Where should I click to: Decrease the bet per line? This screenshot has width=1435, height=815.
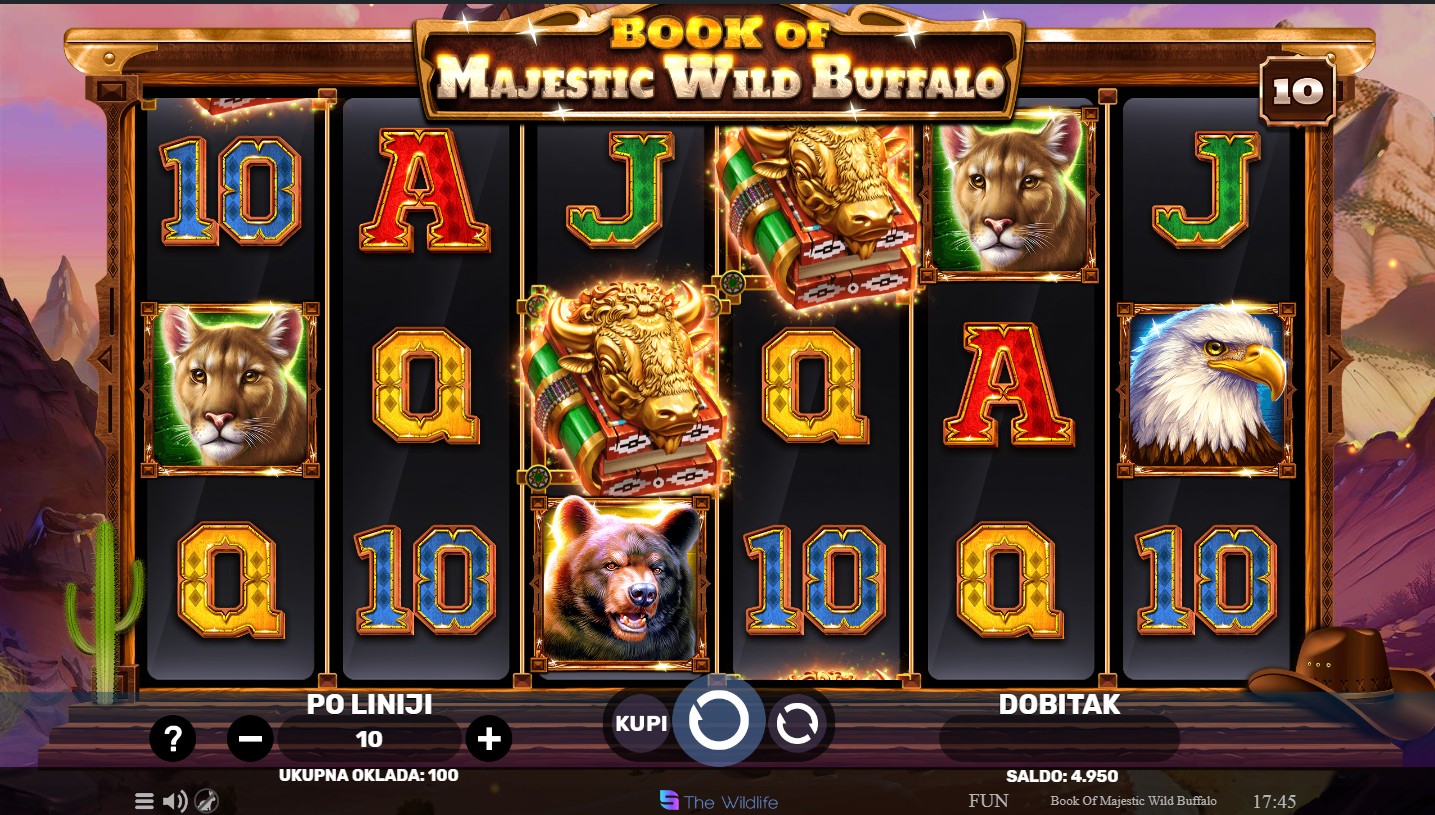pyautogui.click(x=250, y=739)
